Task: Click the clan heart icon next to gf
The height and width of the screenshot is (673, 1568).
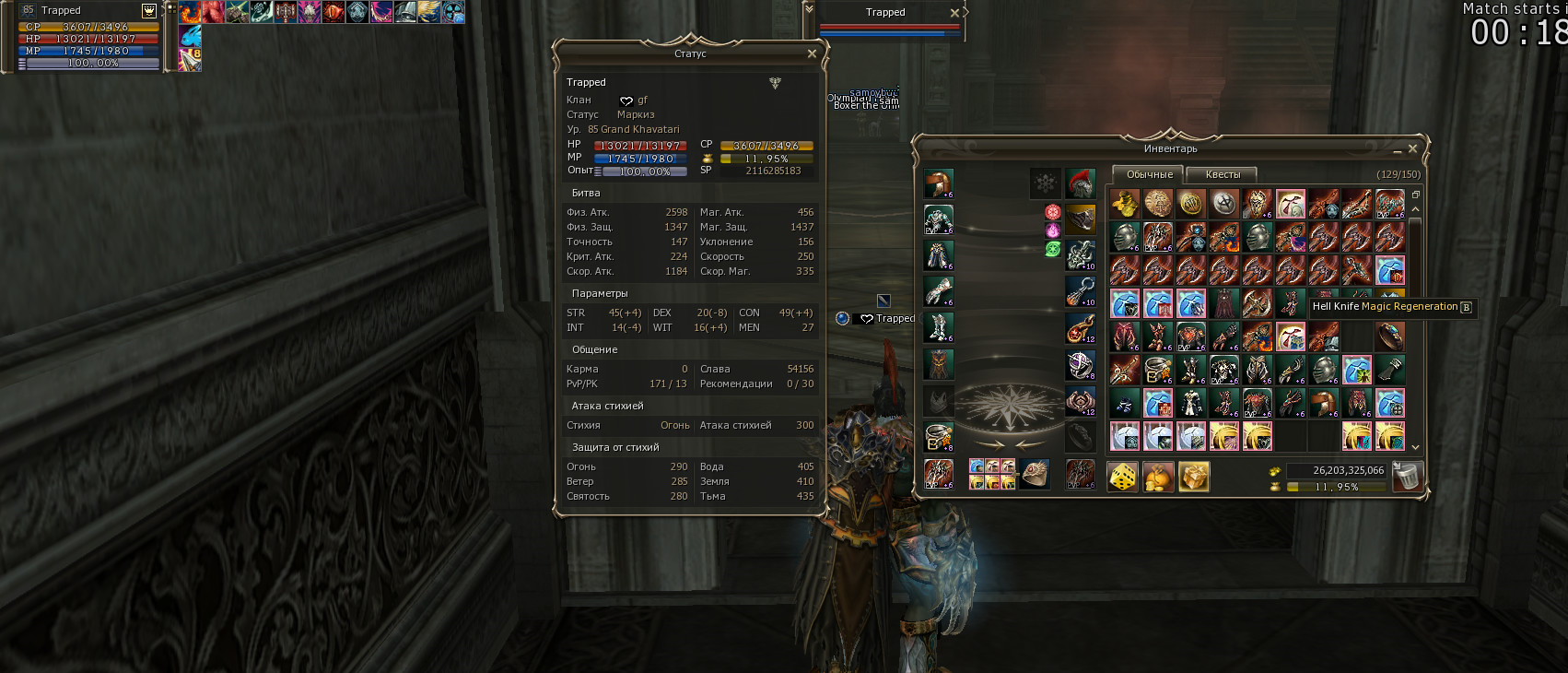Action: (x=626, y=100)
